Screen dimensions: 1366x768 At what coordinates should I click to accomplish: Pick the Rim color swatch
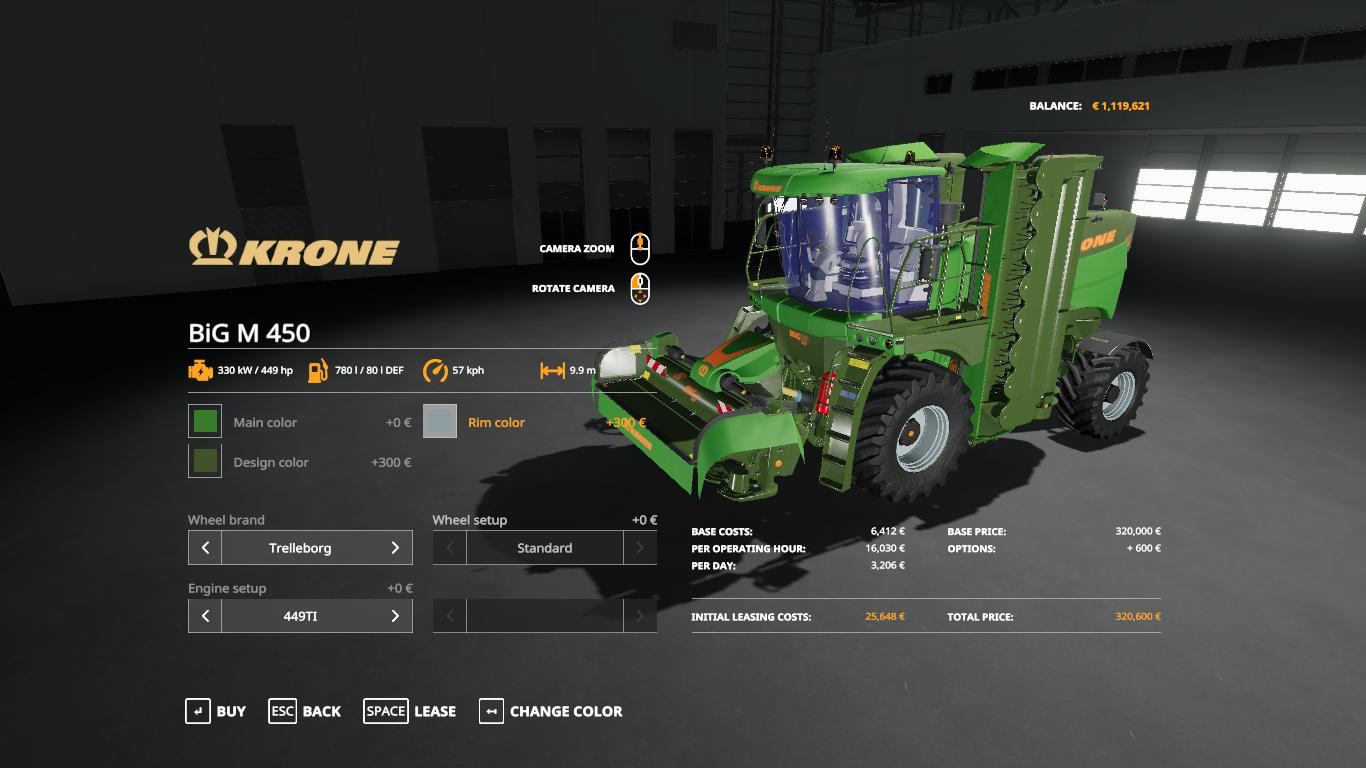coord(440,421)
